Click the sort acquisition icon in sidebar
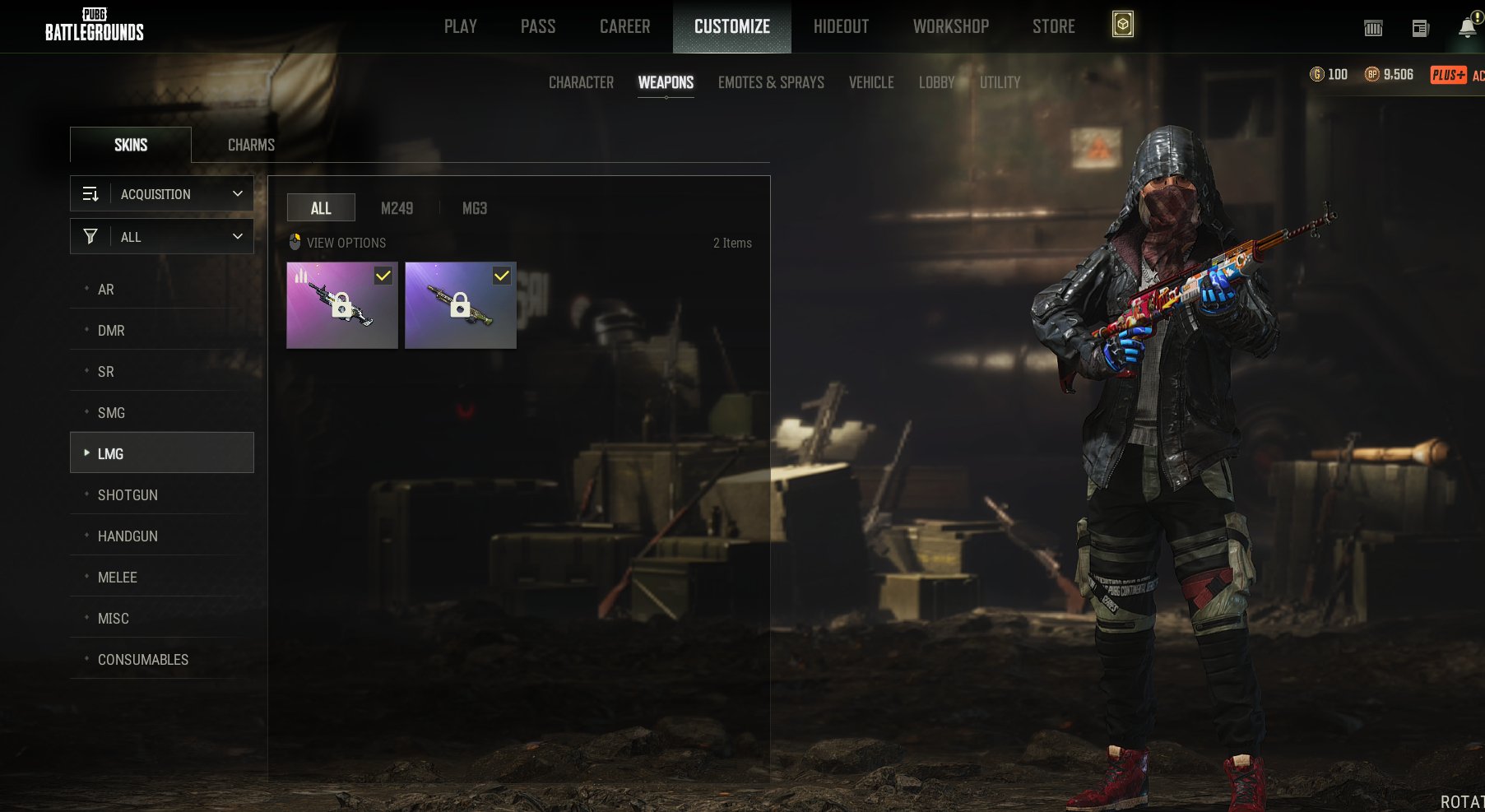 pyautogui.click(x=91, y=193)
